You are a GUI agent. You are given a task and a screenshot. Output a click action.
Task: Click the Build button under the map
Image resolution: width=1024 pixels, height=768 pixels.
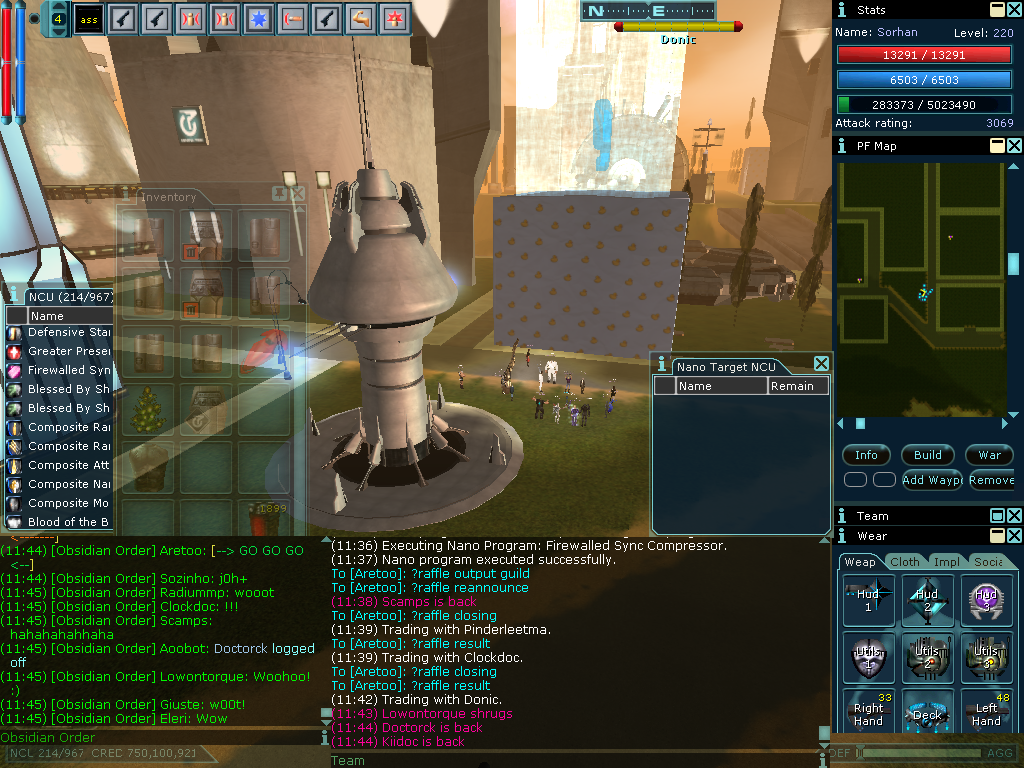pos(927,455)
